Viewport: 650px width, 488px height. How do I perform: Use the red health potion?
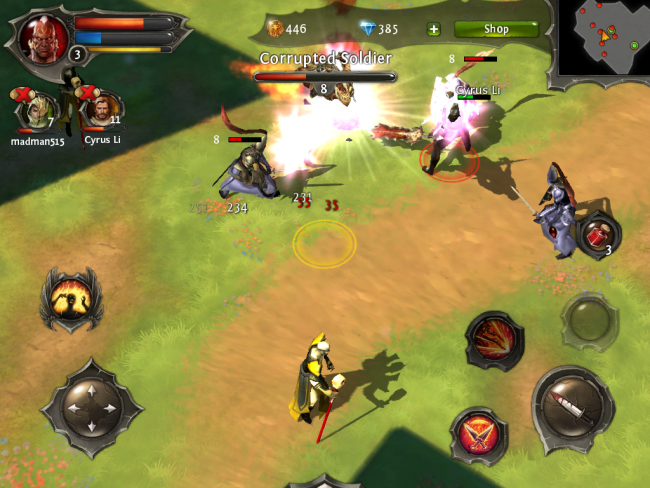(x=598, y=236)
